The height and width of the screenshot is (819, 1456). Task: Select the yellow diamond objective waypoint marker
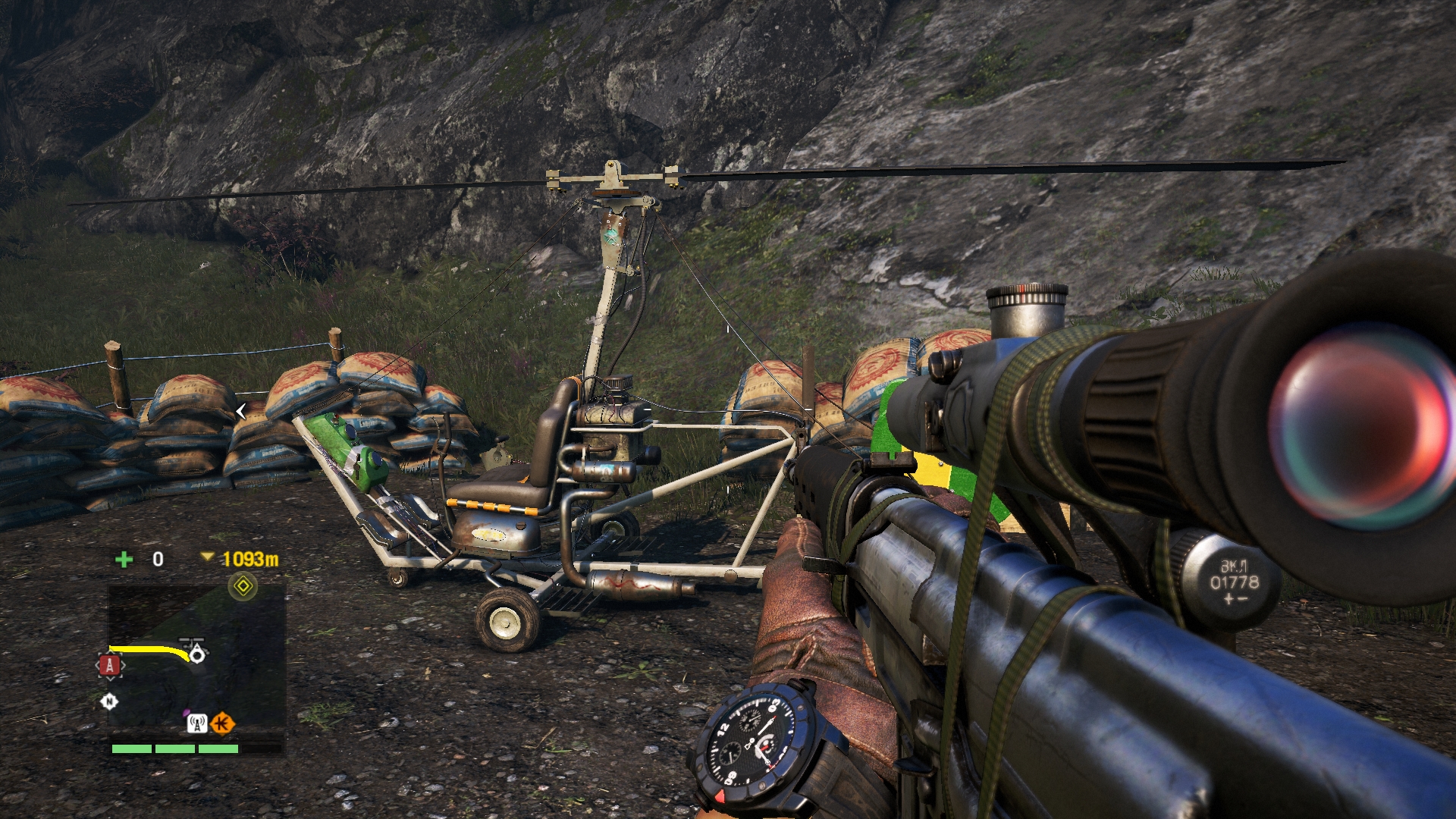click(x=243, y=586)
